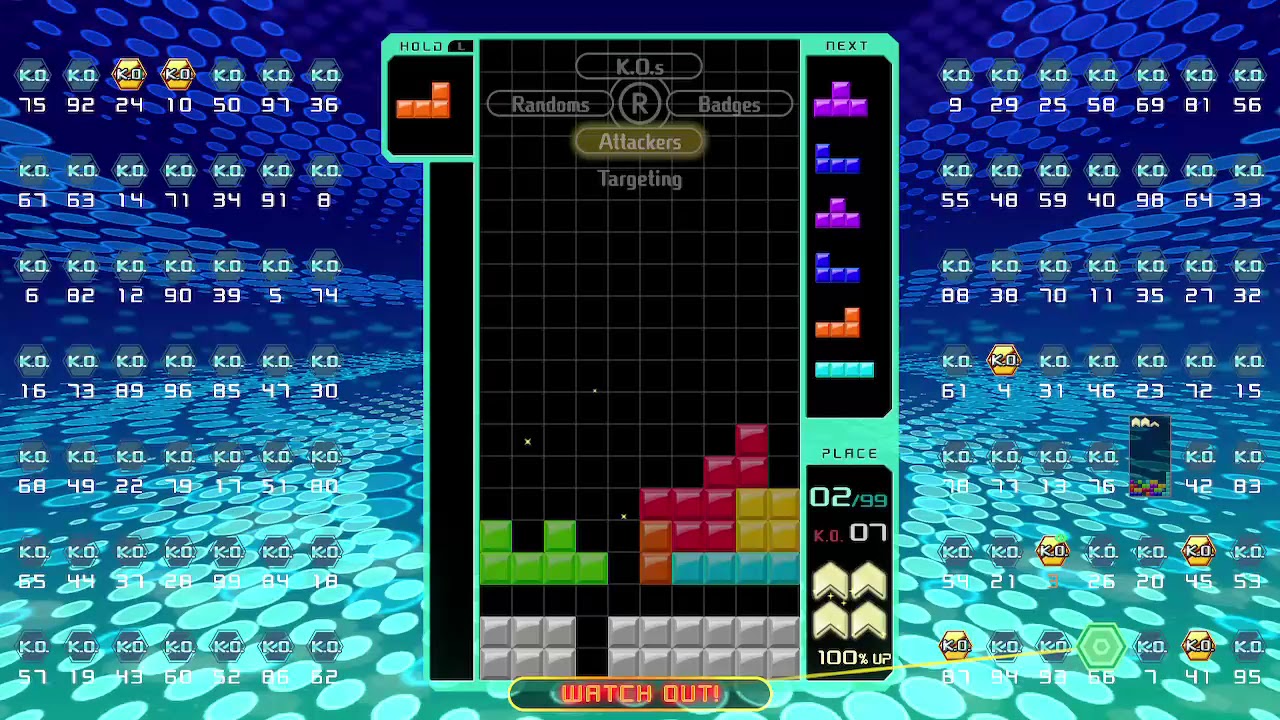Activate the Attackers targeting option
Image resolution: width=1280 pixels, height=720 pixels.
point(639,142)
